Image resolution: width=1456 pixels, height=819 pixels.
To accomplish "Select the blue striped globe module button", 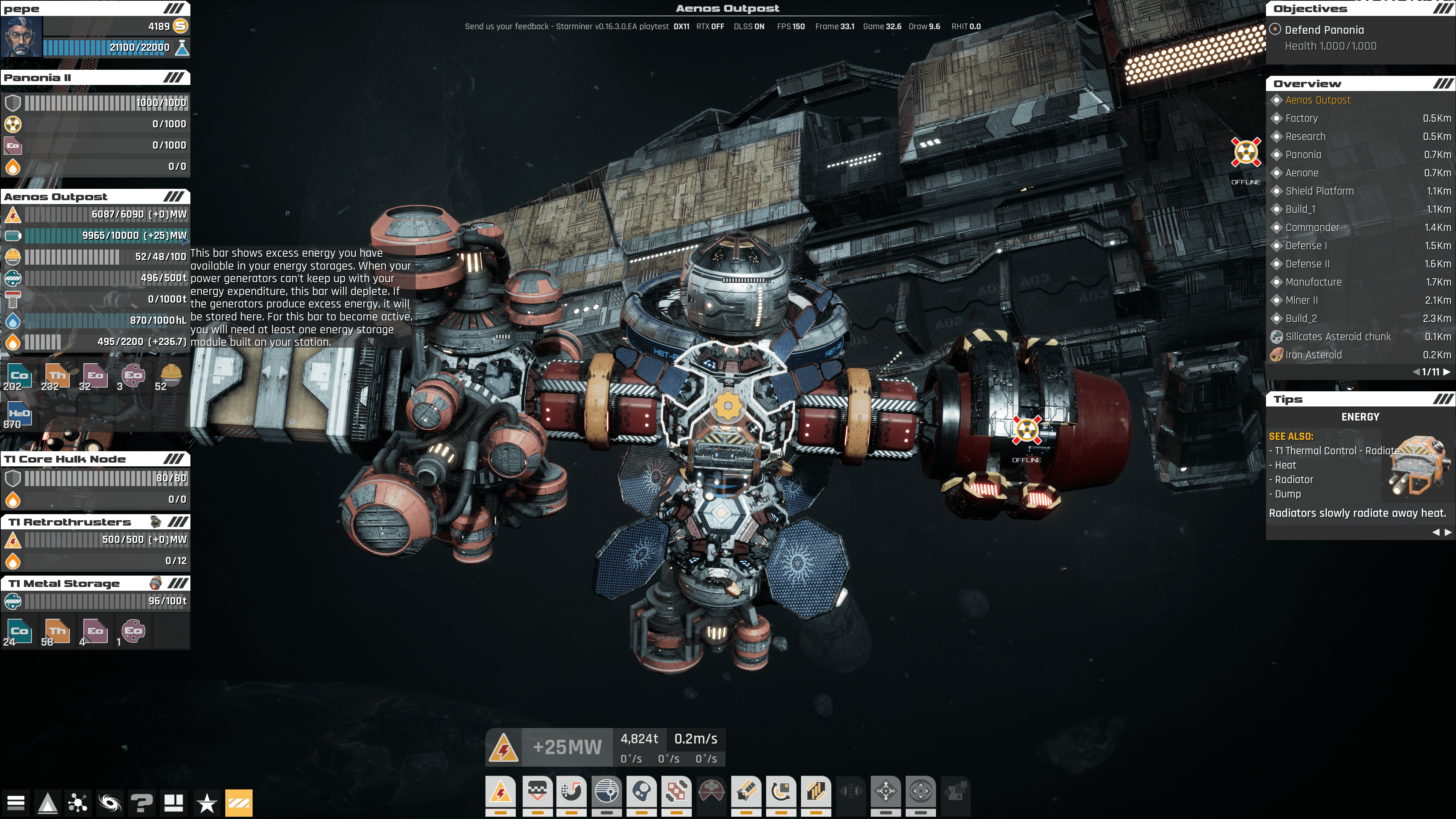I will 606,792.
